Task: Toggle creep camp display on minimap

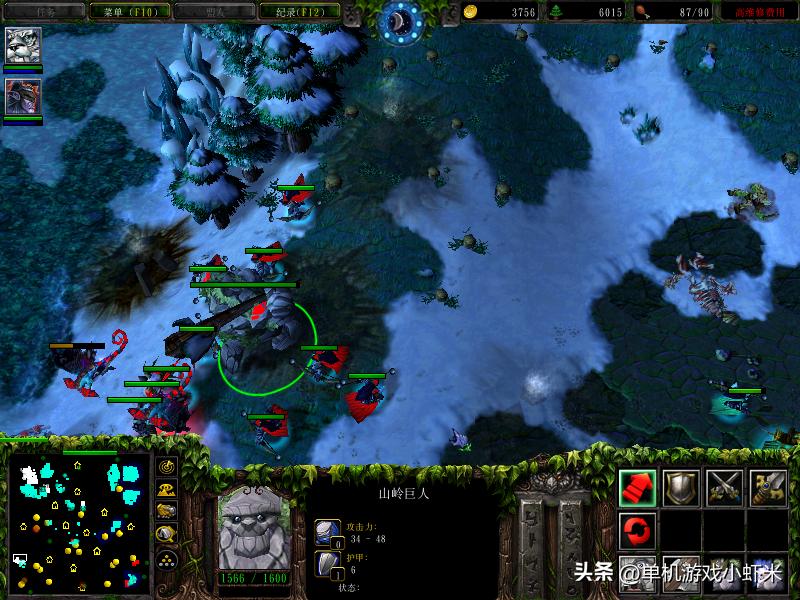Action: (167, 535)
